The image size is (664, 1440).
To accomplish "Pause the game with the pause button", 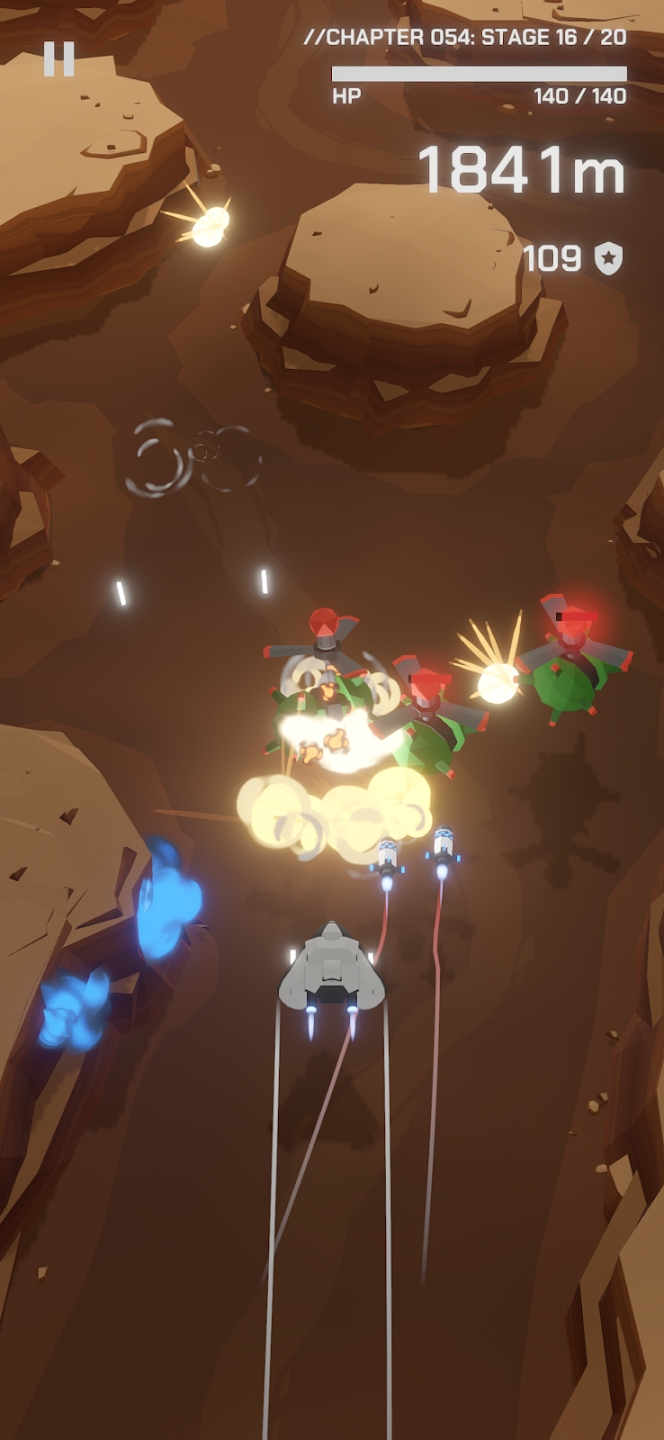I will coord(59,59).
